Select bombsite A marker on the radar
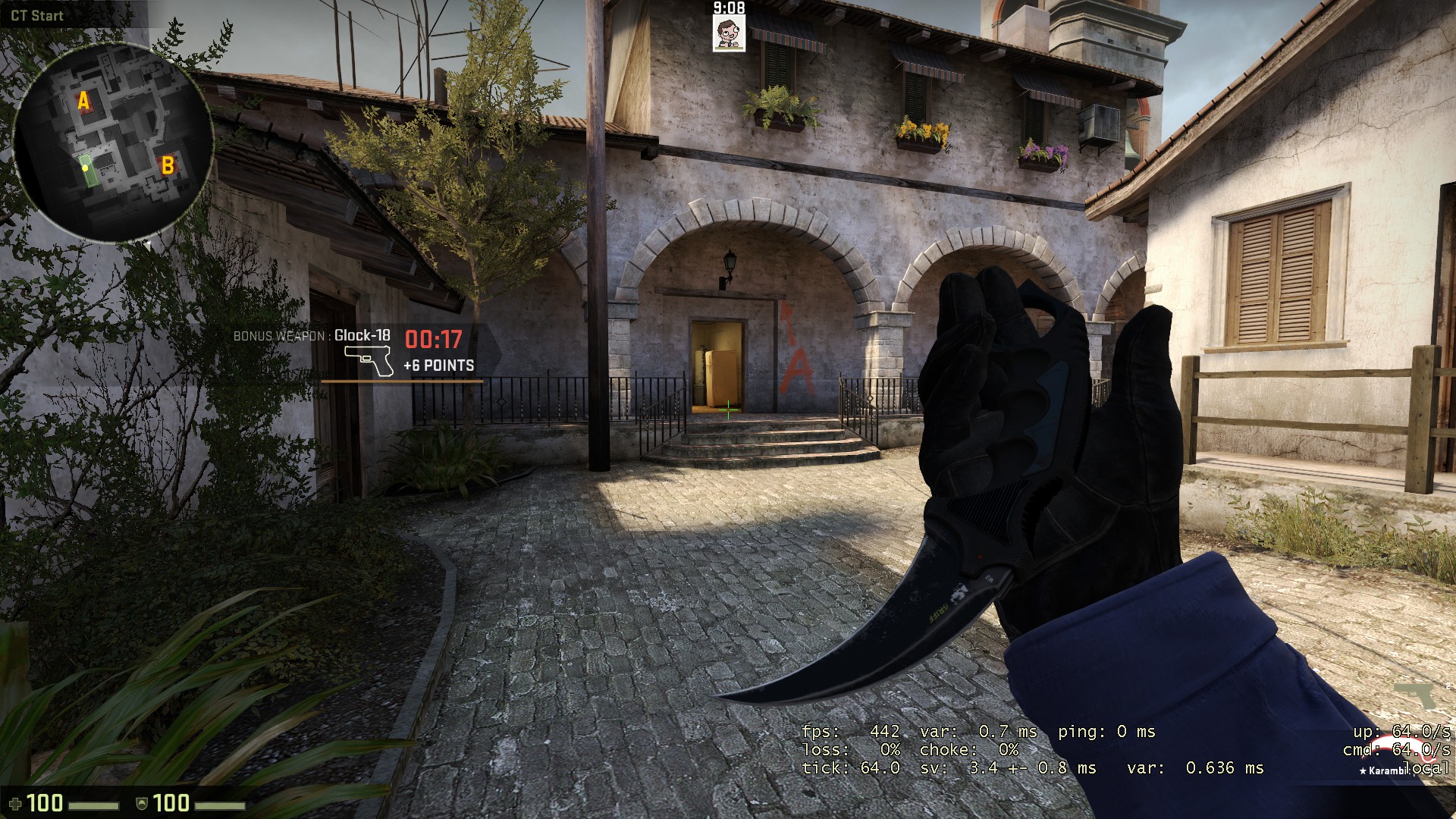Viewport: 1456px width, 819px height. pyautogui.click(x=84, y=101)
